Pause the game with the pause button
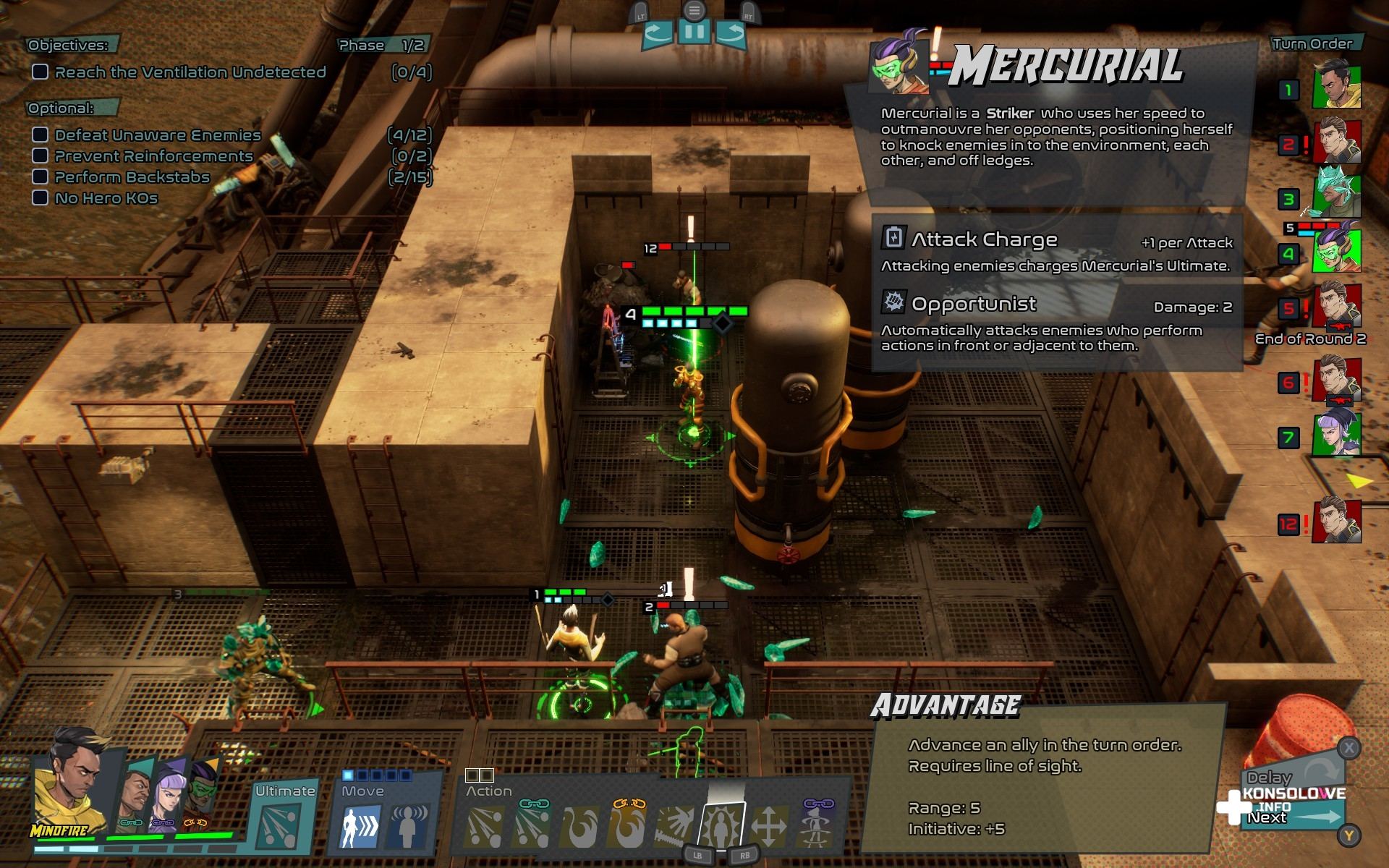The width and height of the screenshot is (1389, 868). (x=694, y=33)
